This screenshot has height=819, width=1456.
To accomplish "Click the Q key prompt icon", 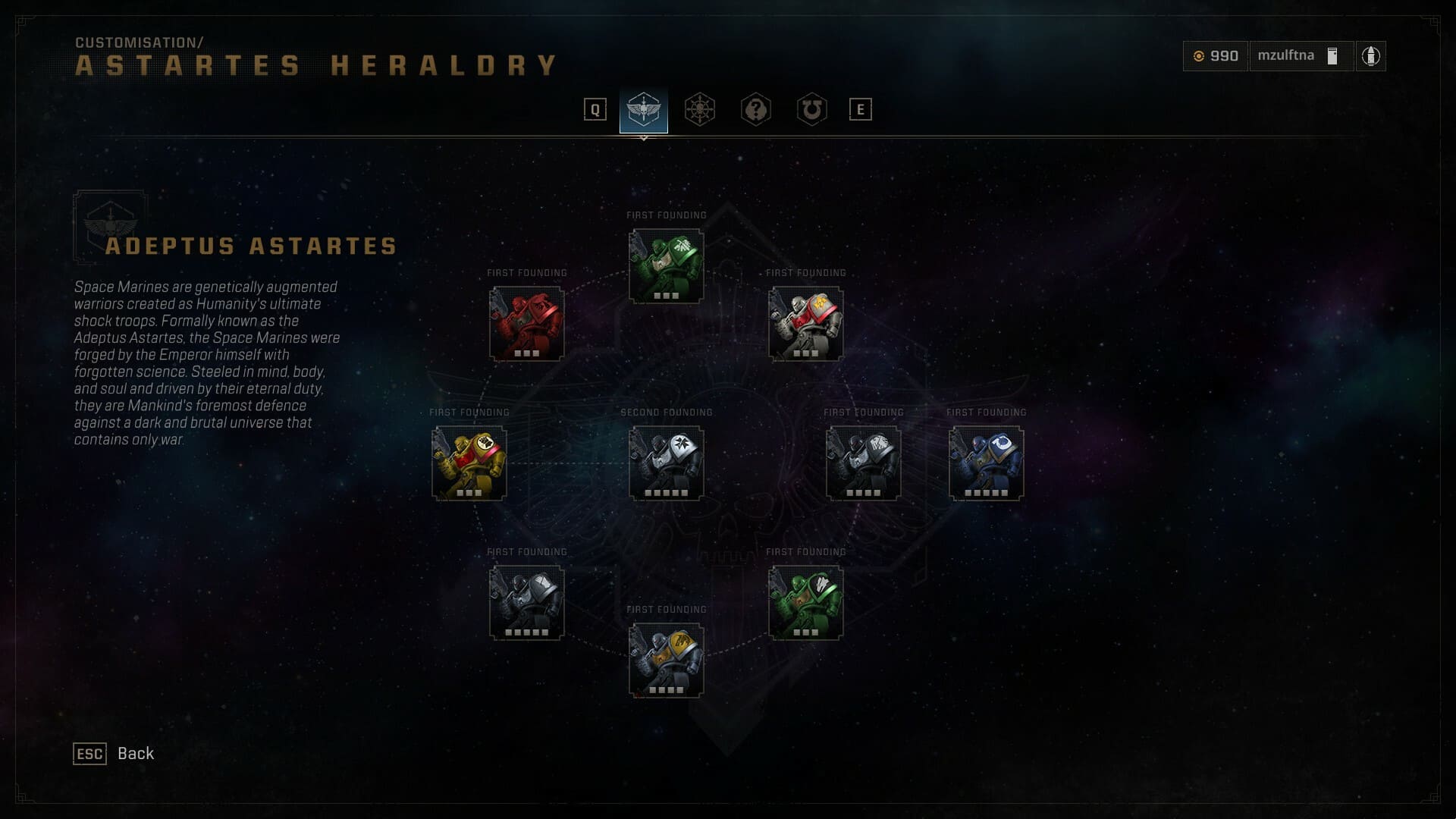I will coord(596,109).
